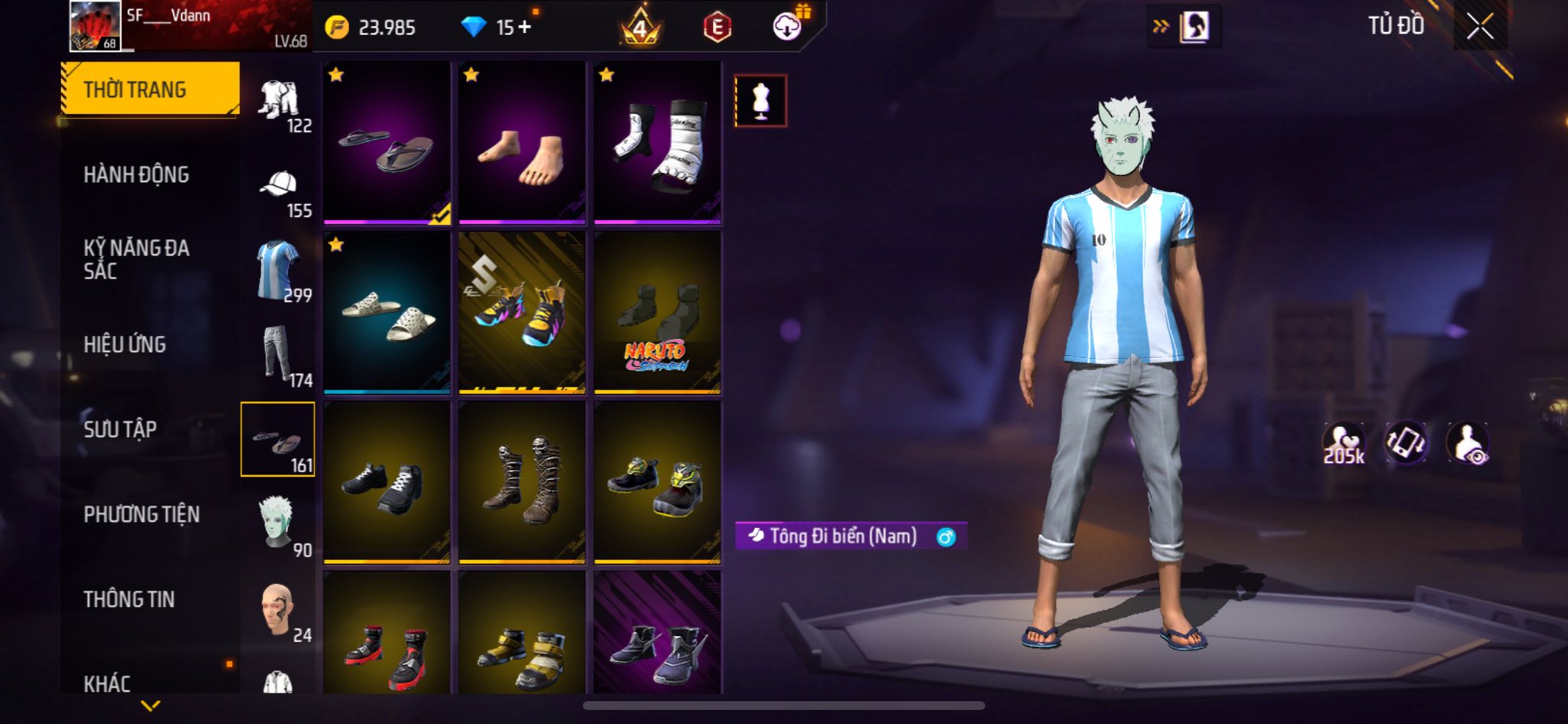Select the white perforated slides

(x=387, y=313)
